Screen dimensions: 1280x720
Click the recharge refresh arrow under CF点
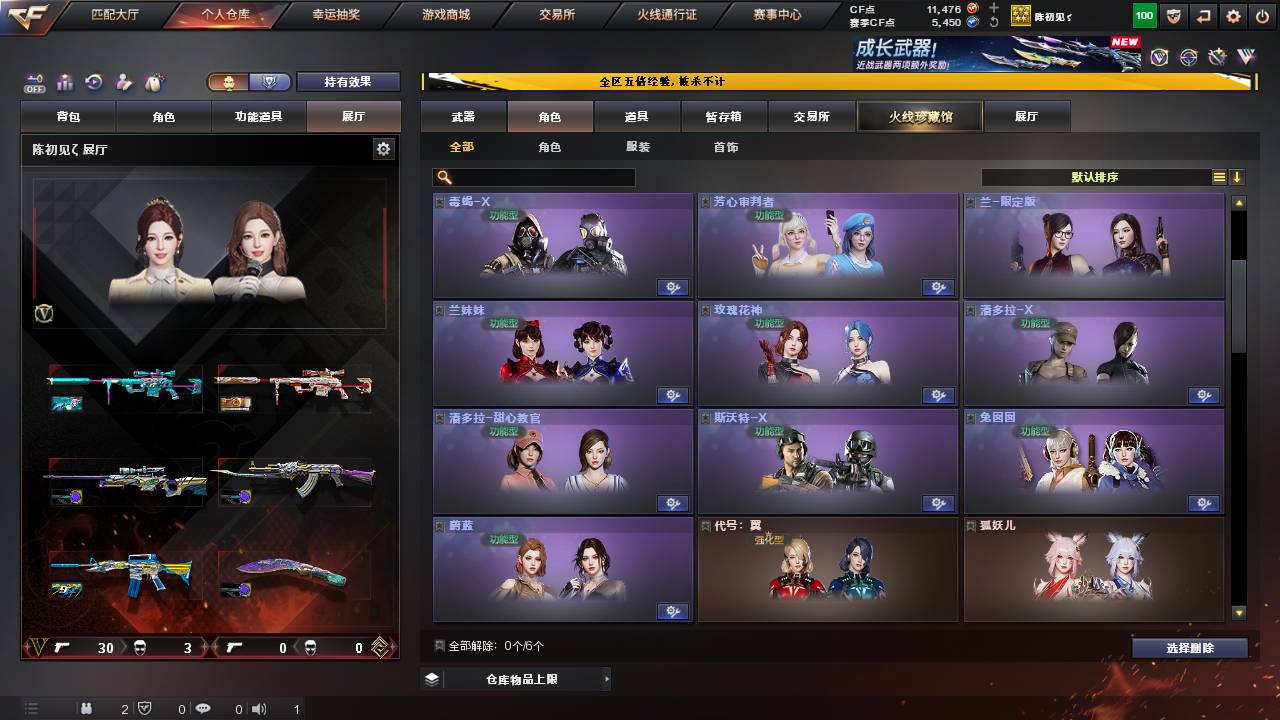(x=993, y=22)
